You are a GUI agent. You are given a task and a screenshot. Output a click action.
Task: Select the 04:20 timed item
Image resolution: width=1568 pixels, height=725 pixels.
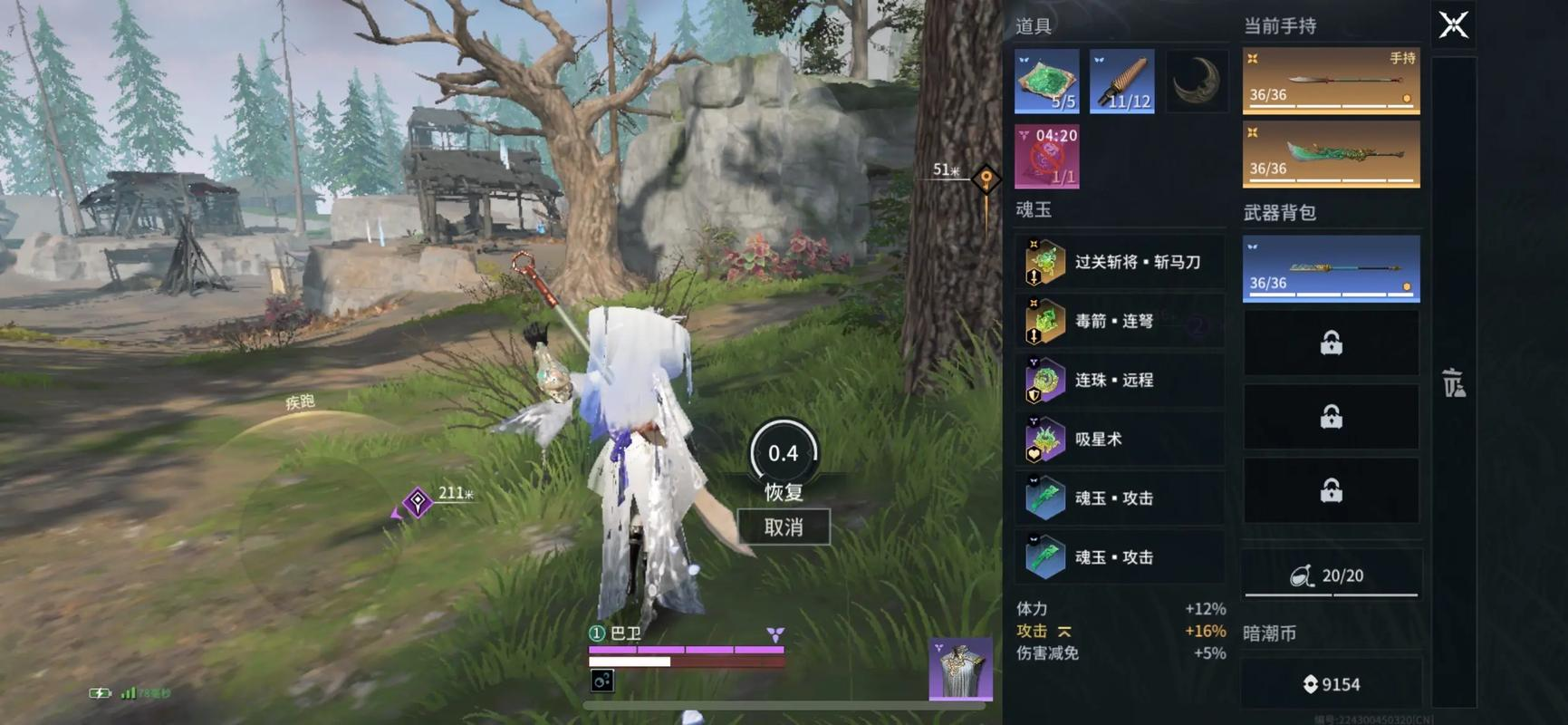pos(1046,156)
